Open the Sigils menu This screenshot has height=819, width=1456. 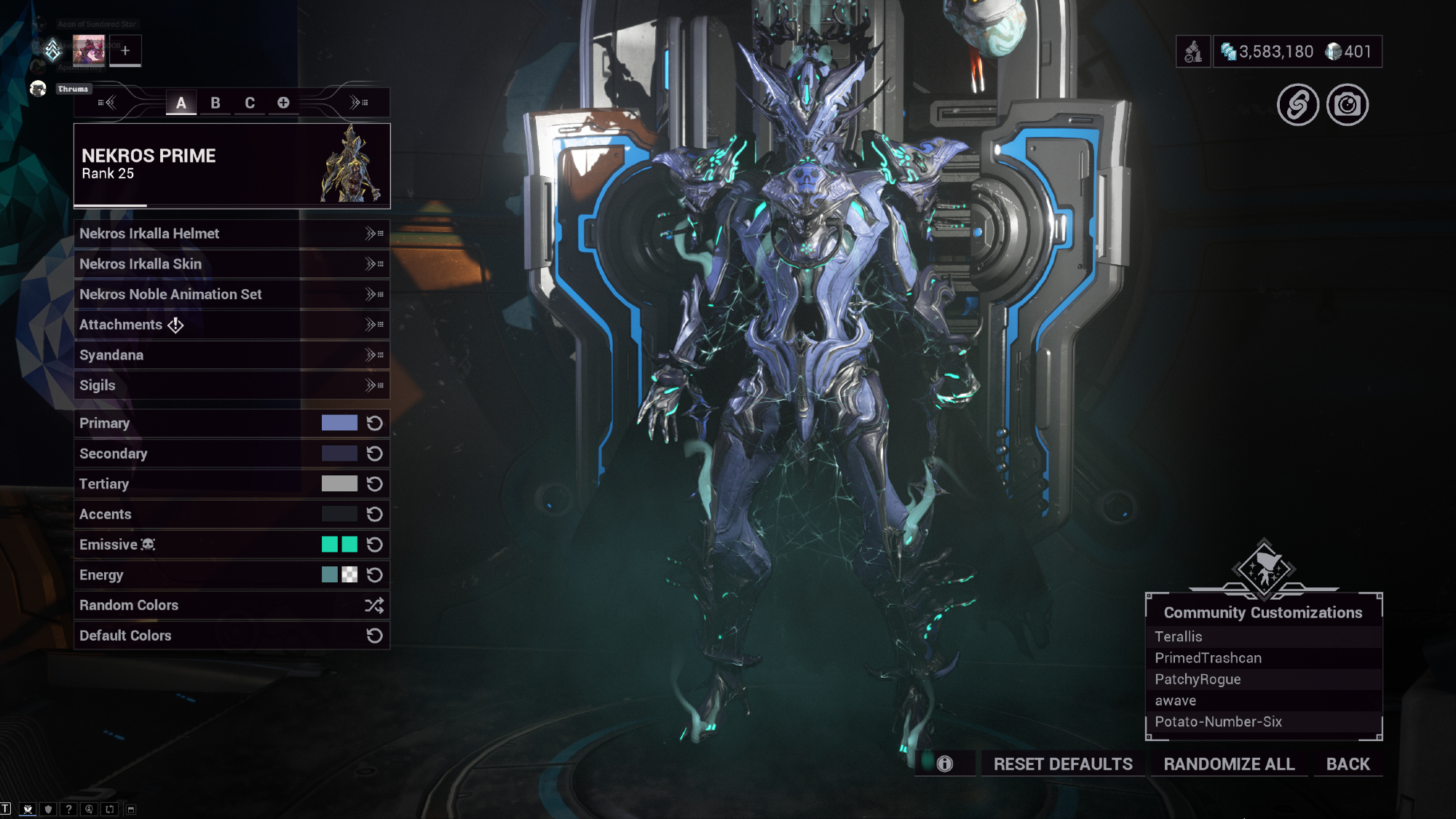tap(232, 386)
